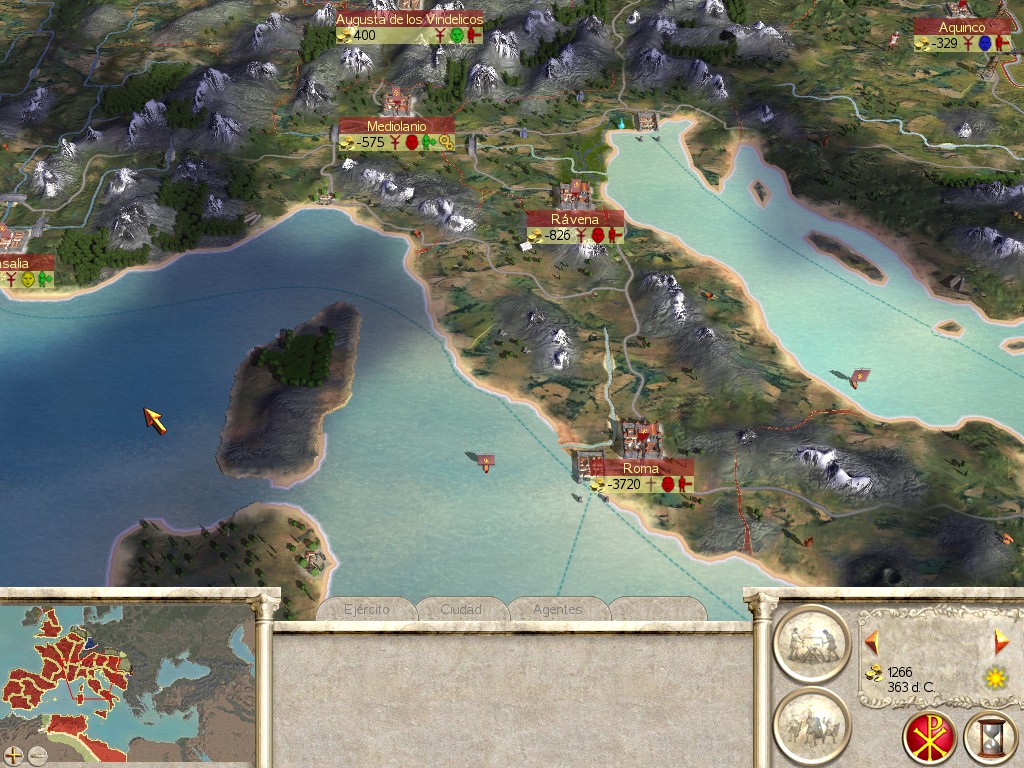The height and width of the screenshot is (768, 1024).
Task: Open the Ciudad tab
Action: click(x=461, y=609)
